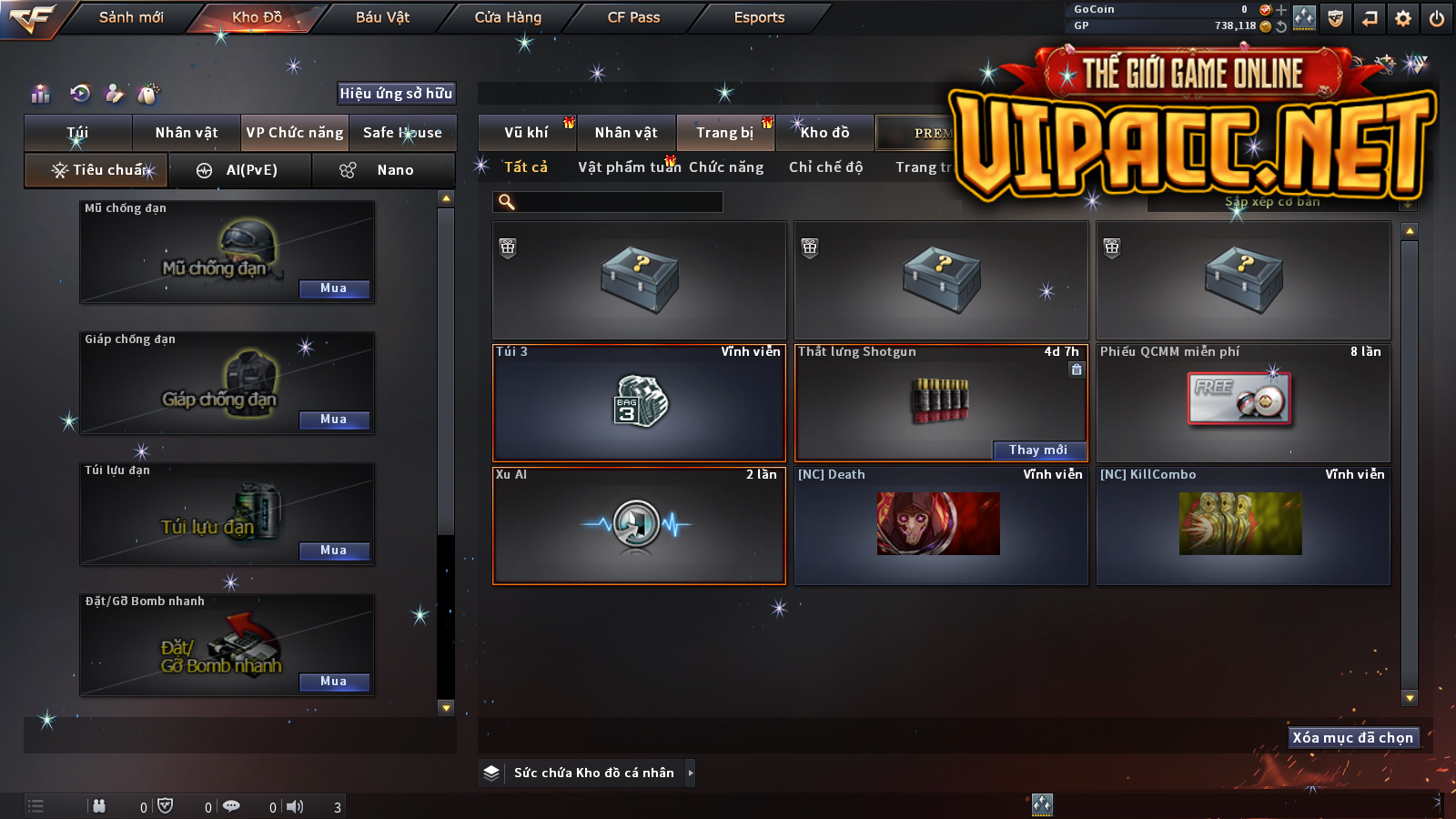Click the Xóa mục đã chọn button
This screenshot has width=1456, height=819.
[1353, 738]
